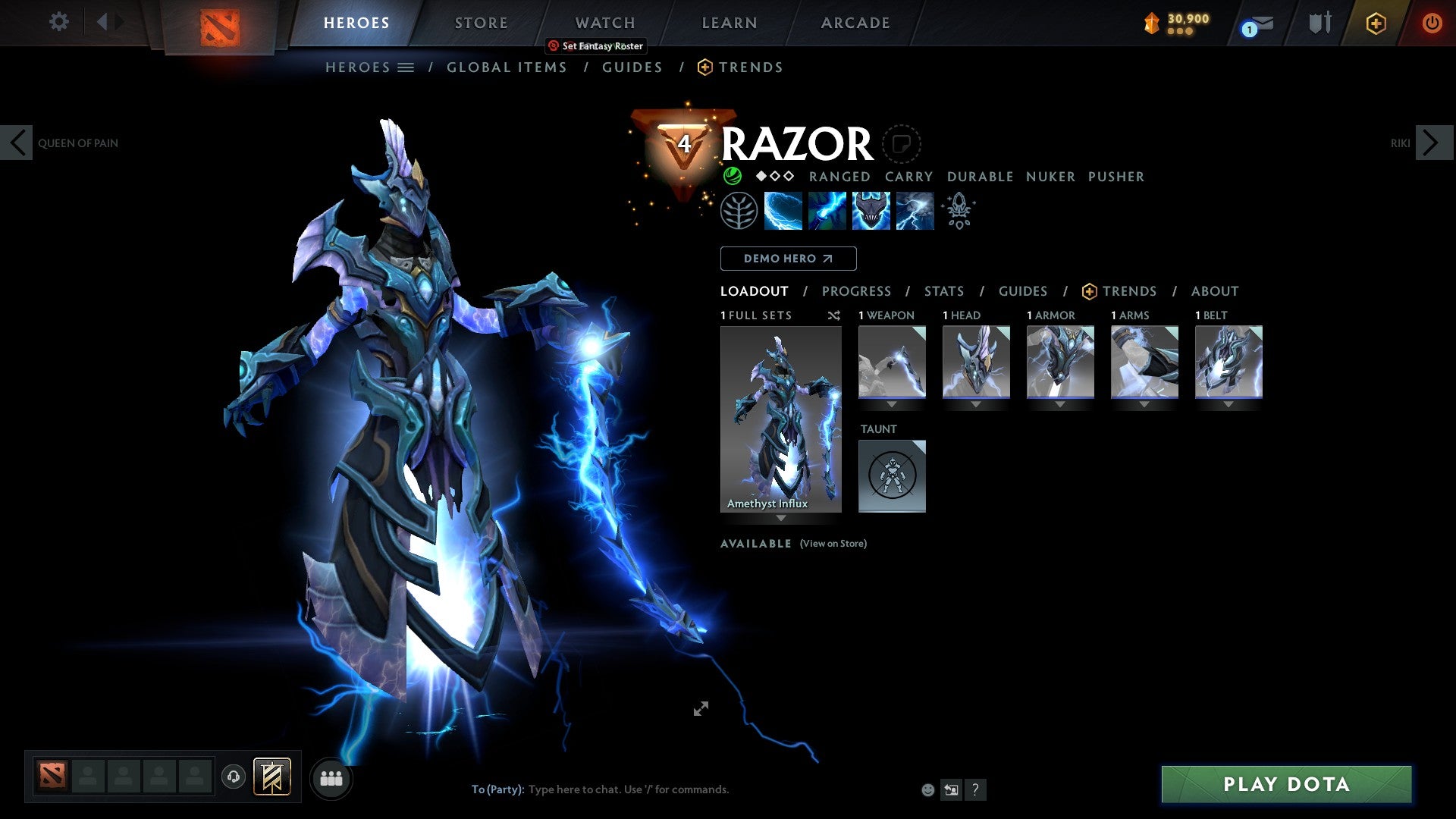The height and width of the screenshot is (819, 1456).
Task: Click the Demo Hero button
Action: click(788, 259)
